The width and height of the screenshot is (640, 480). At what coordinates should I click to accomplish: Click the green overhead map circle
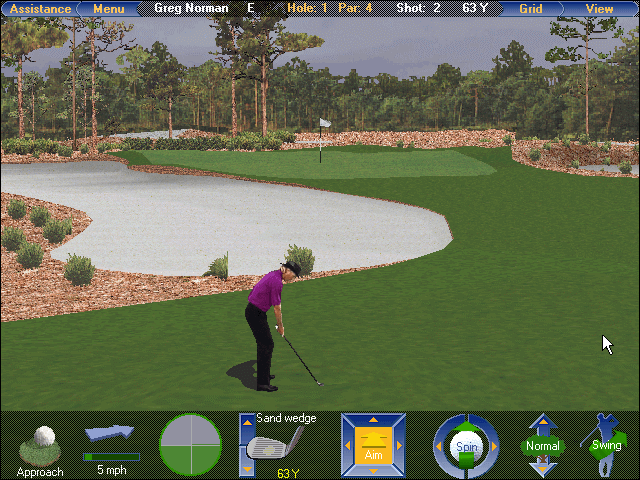click(x=191, y=444)
